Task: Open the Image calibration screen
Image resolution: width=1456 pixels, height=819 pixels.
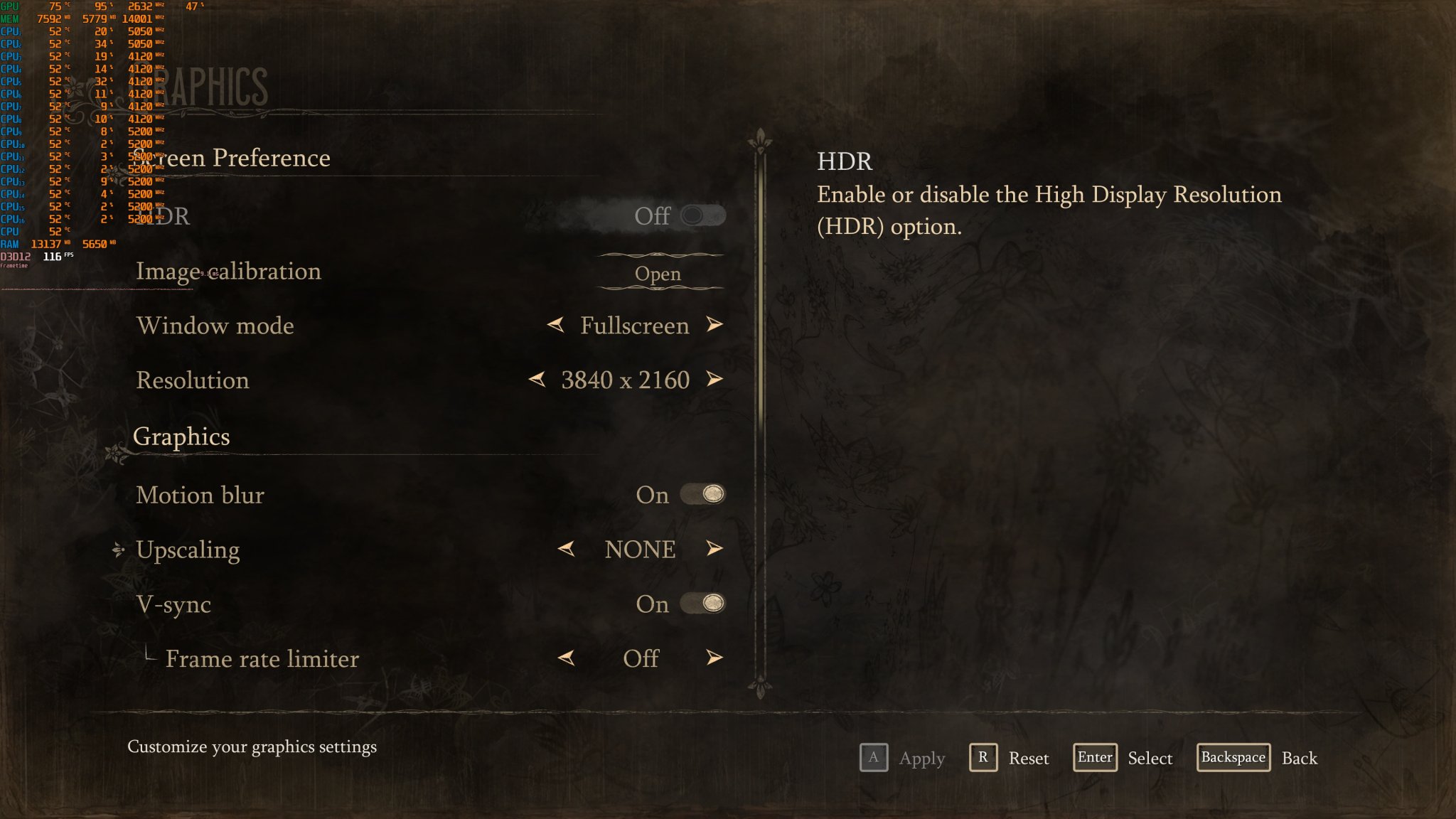Action: 658,274
